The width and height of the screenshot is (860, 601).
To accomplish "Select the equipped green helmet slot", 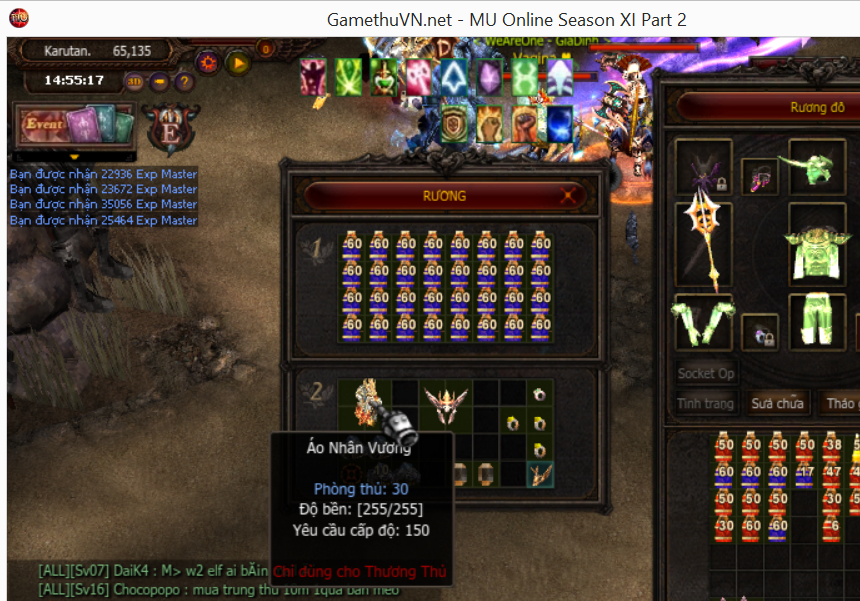I will pos(818,166).
